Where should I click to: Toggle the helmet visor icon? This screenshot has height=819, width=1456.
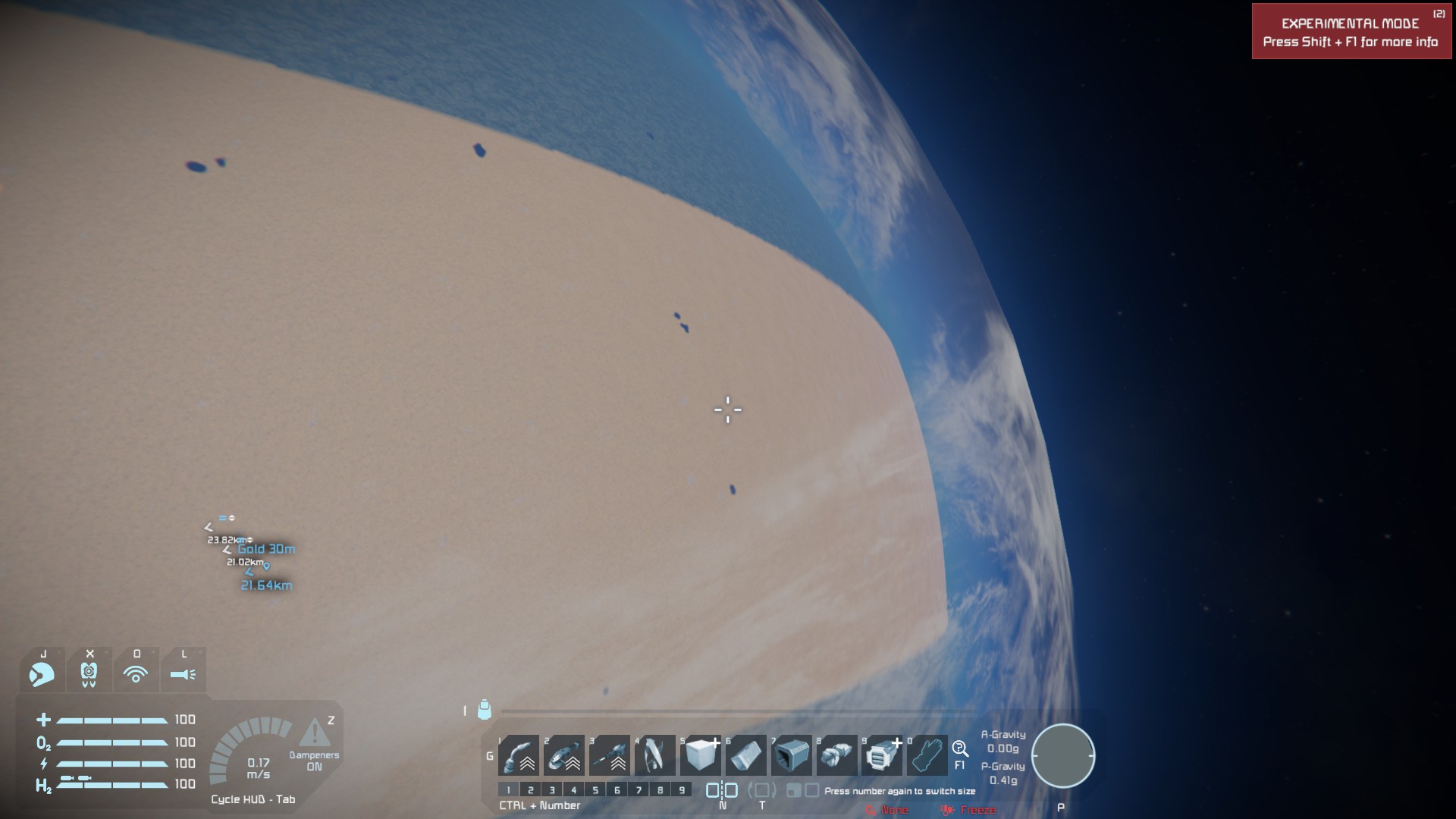[x=42, y=673]
